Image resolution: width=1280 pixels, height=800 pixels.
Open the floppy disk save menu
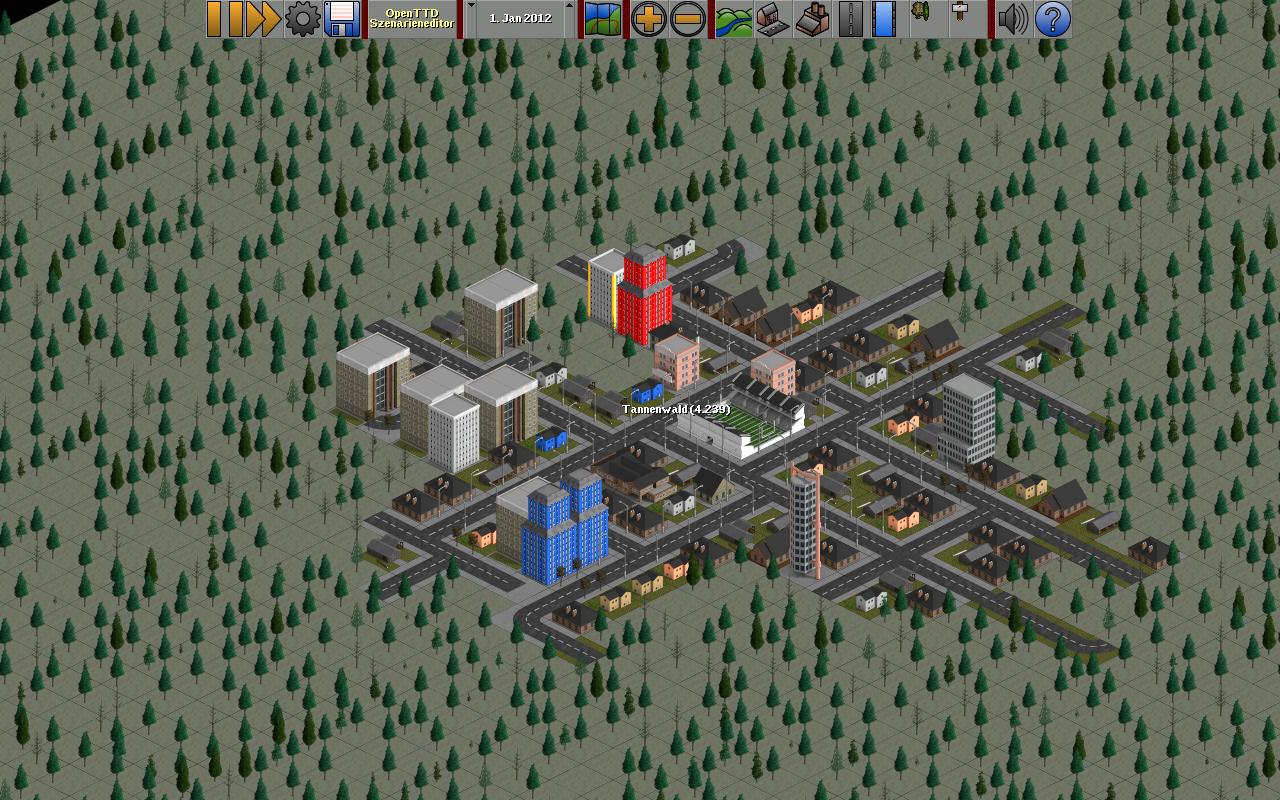point(342,19)
